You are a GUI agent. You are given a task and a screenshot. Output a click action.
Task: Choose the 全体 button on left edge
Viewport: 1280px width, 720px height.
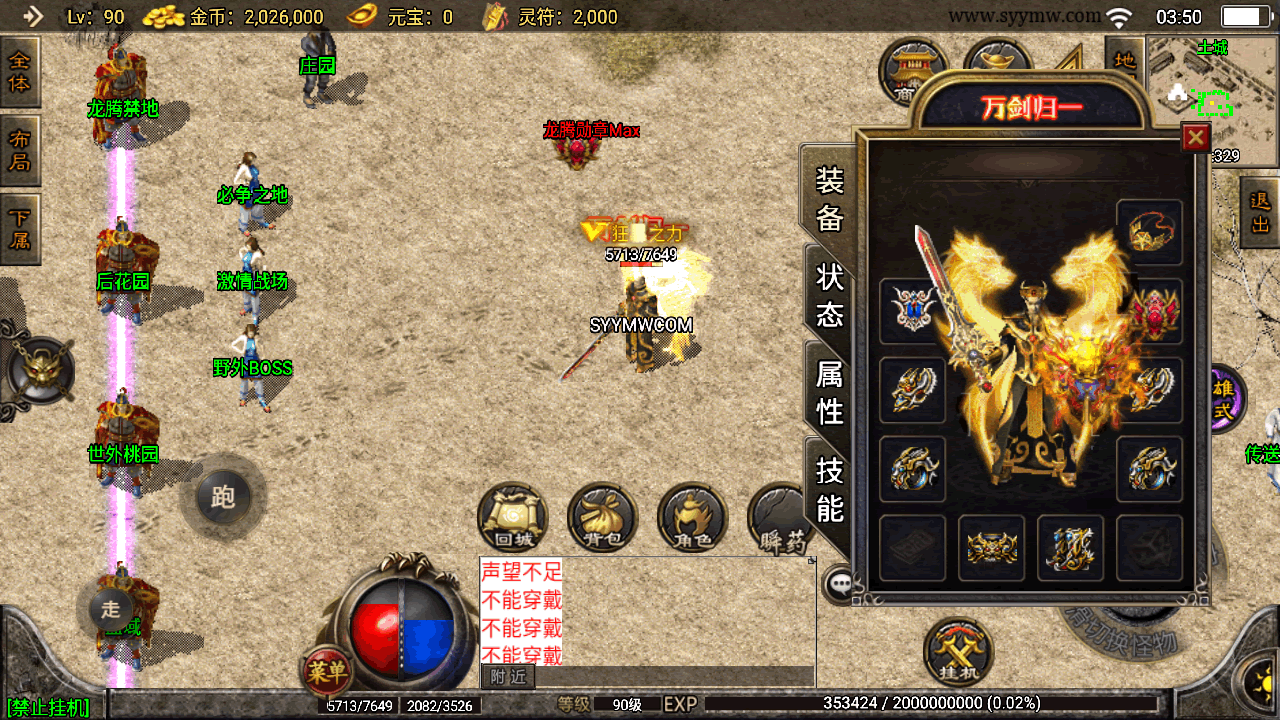tap(19, 71)
